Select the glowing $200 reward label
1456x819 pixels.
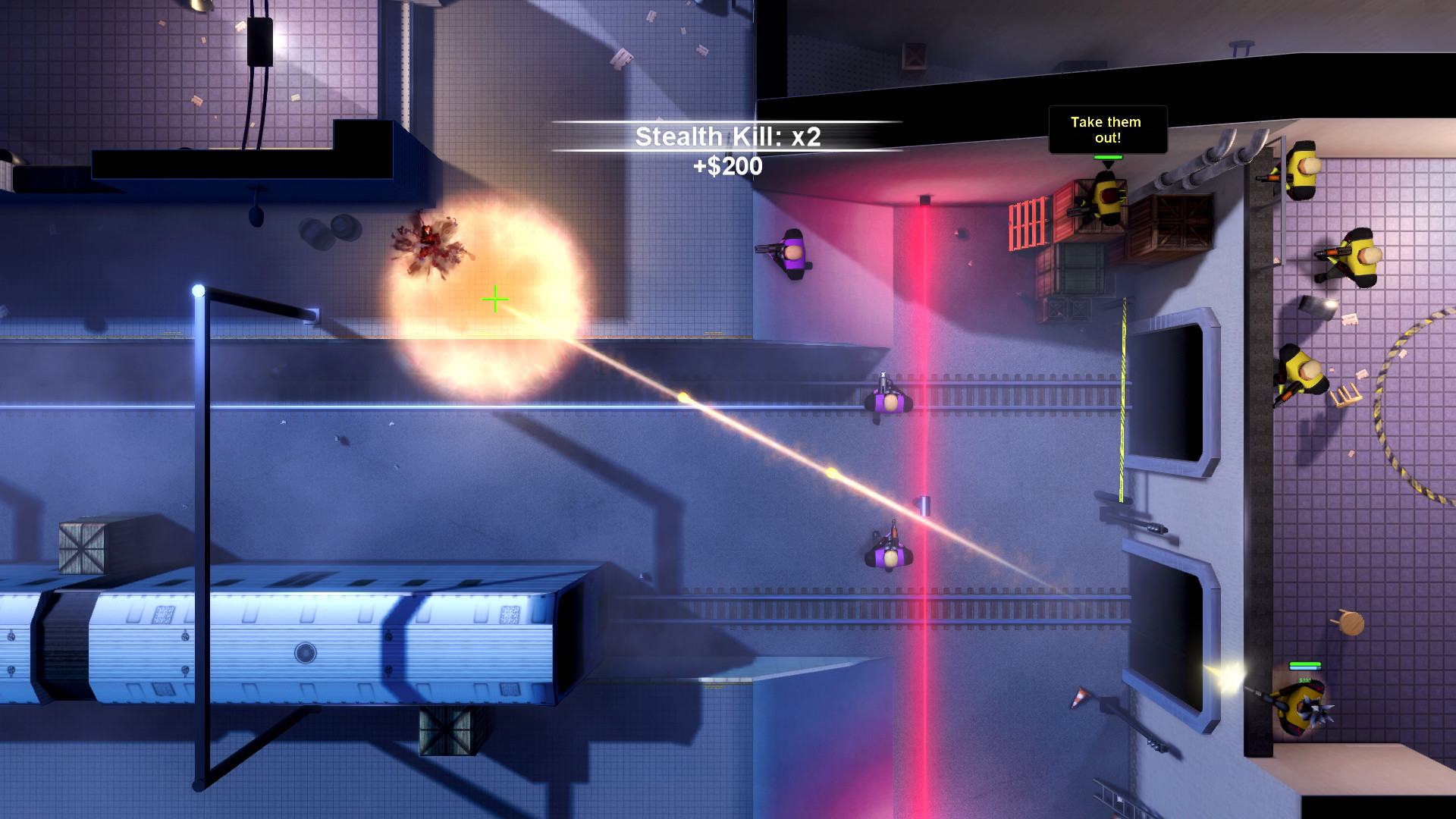click(x=1304, y=680)
